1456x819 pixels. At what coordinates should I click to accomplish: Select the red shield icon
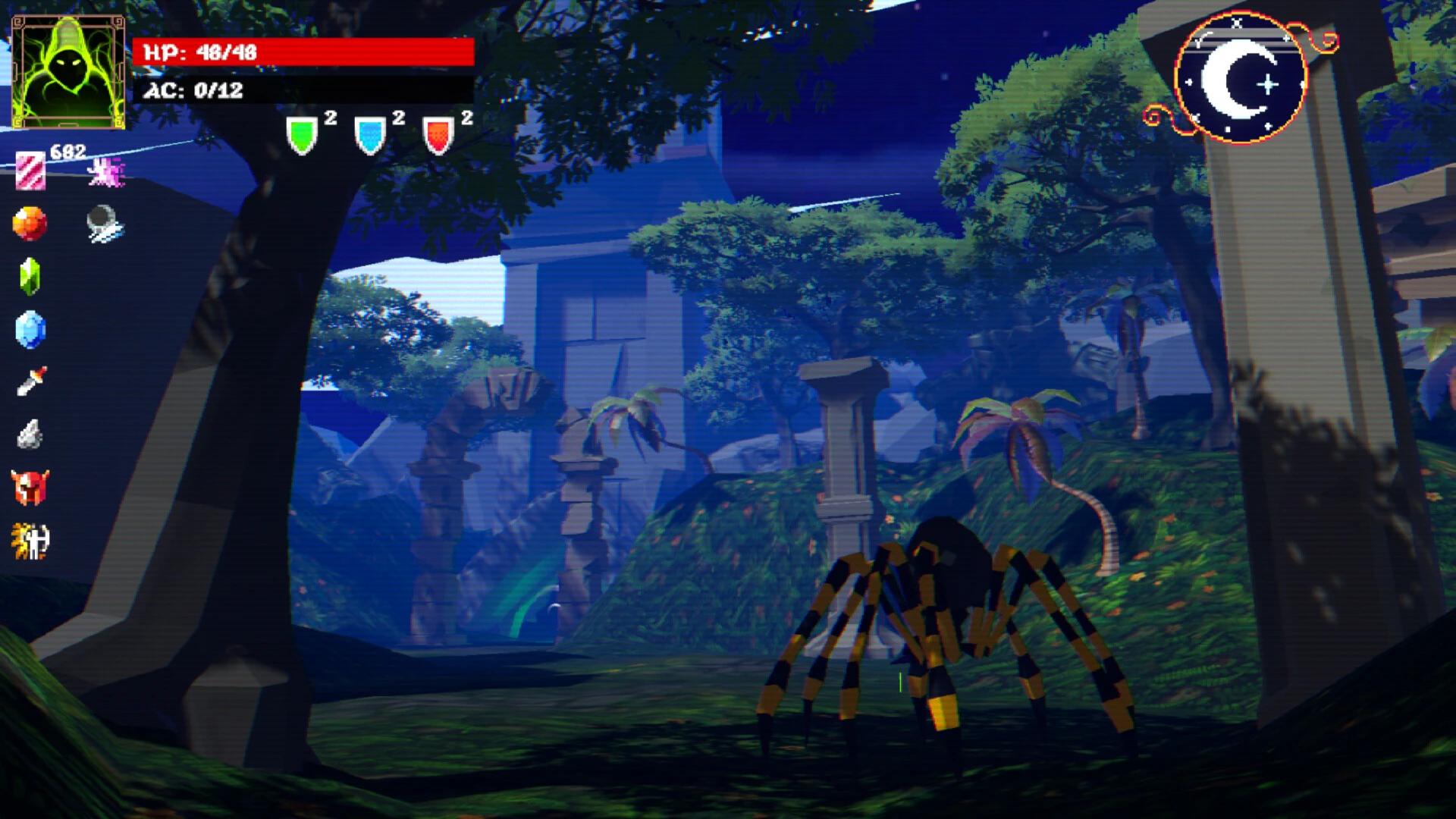pyautogui.click(x=438, y=136)
